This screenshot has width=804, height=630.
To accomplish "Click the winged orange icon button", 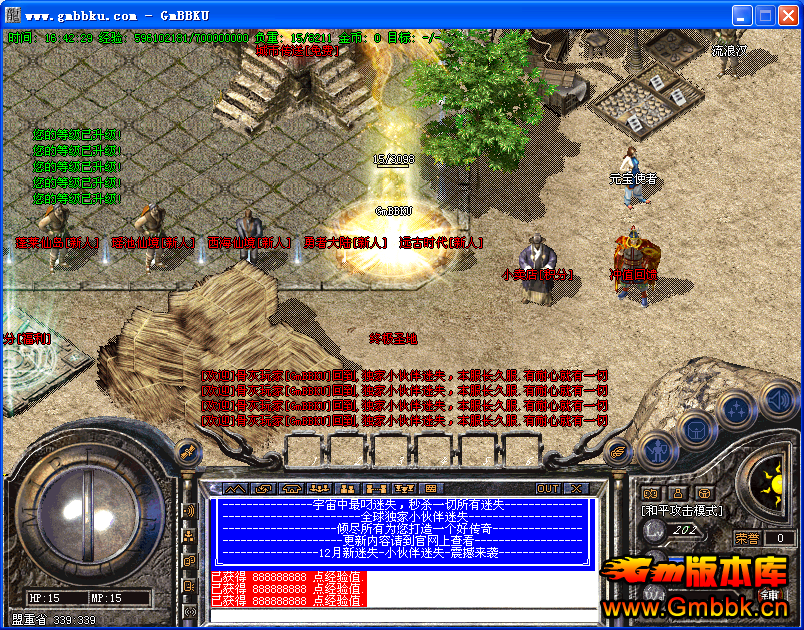I will click(618, 451).
